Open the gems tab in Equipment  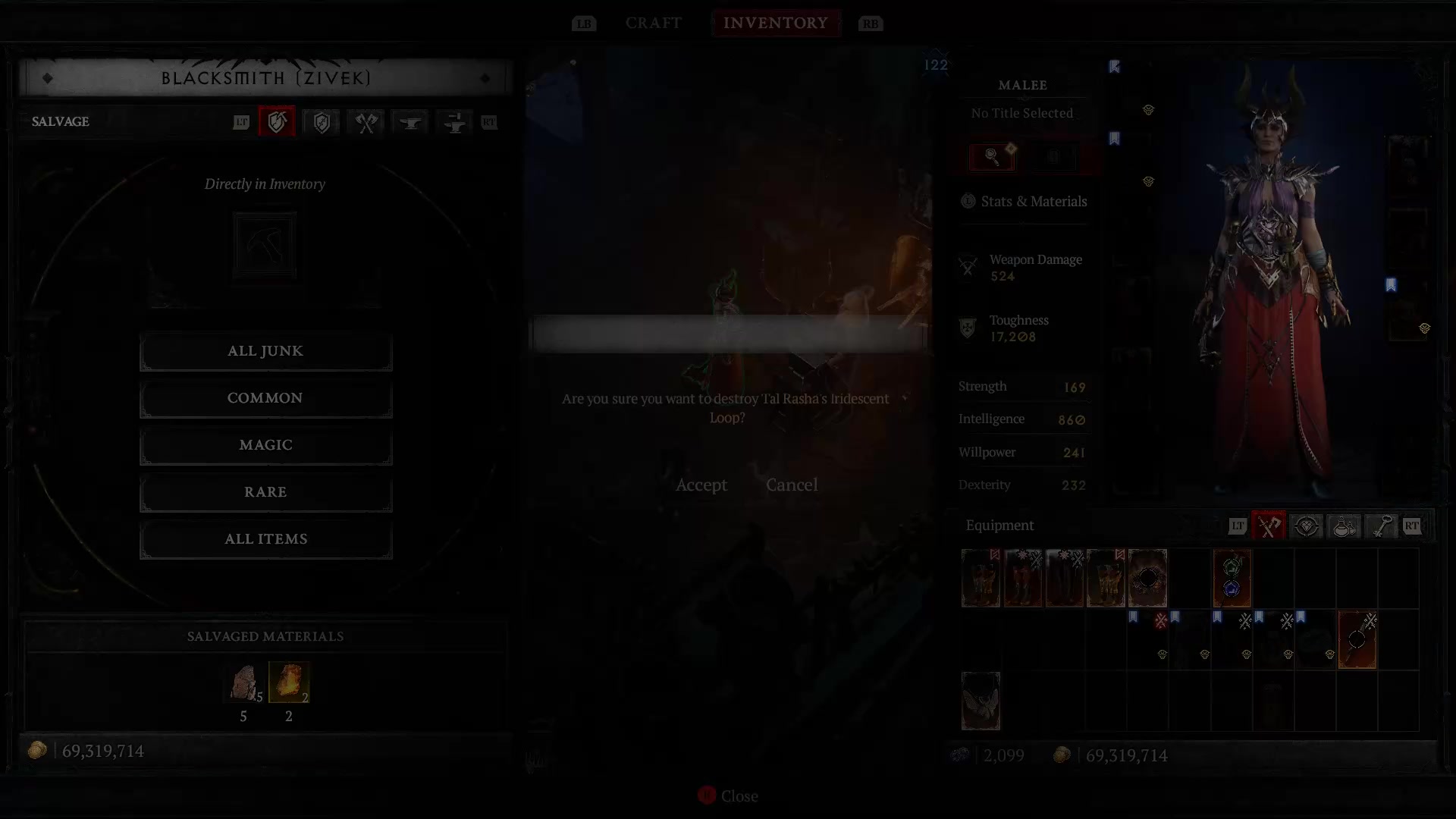(1306, 526)
